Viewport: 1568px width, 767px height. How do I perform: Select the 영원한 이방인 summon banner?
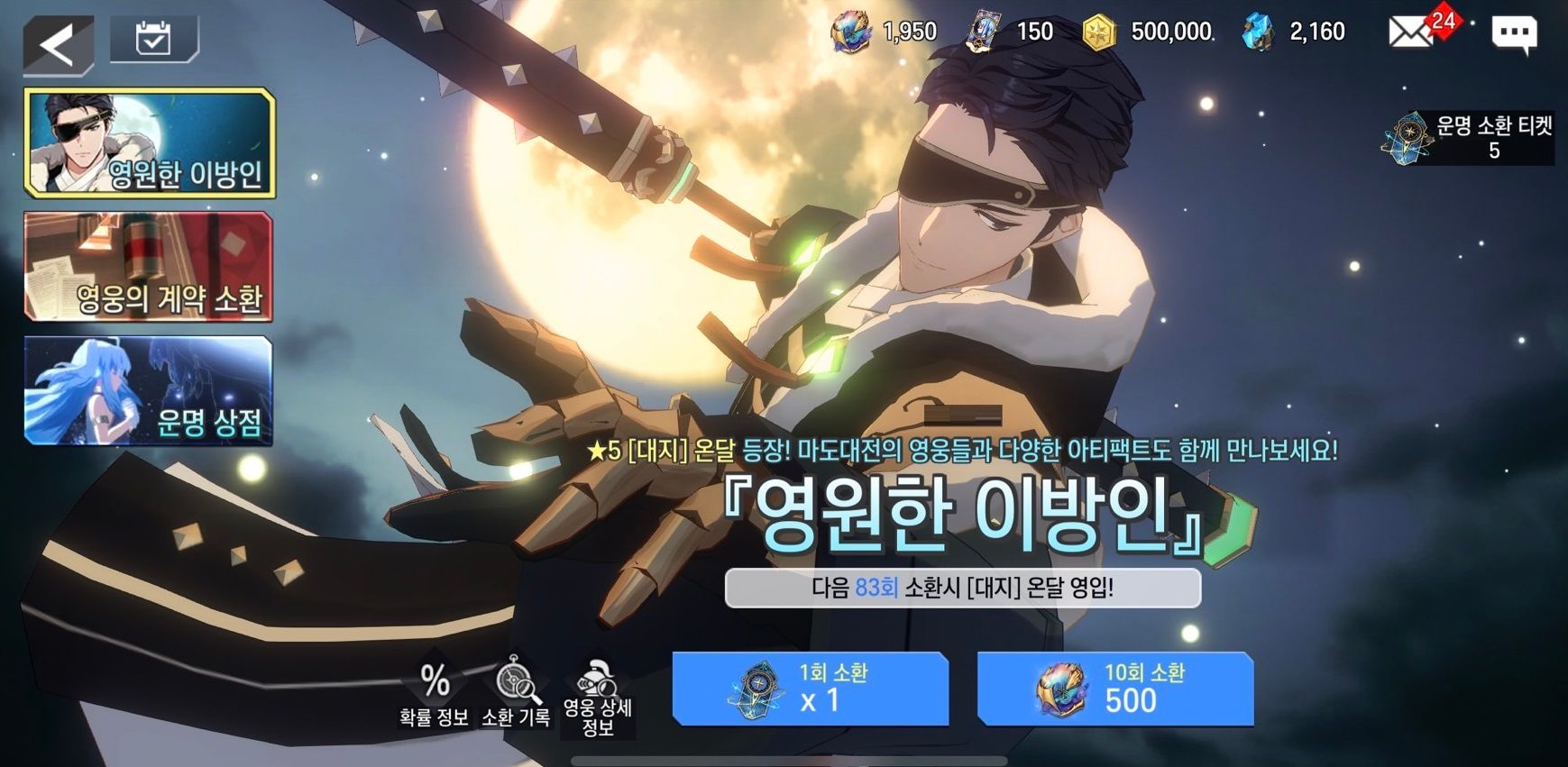click(x=149, y=143)
